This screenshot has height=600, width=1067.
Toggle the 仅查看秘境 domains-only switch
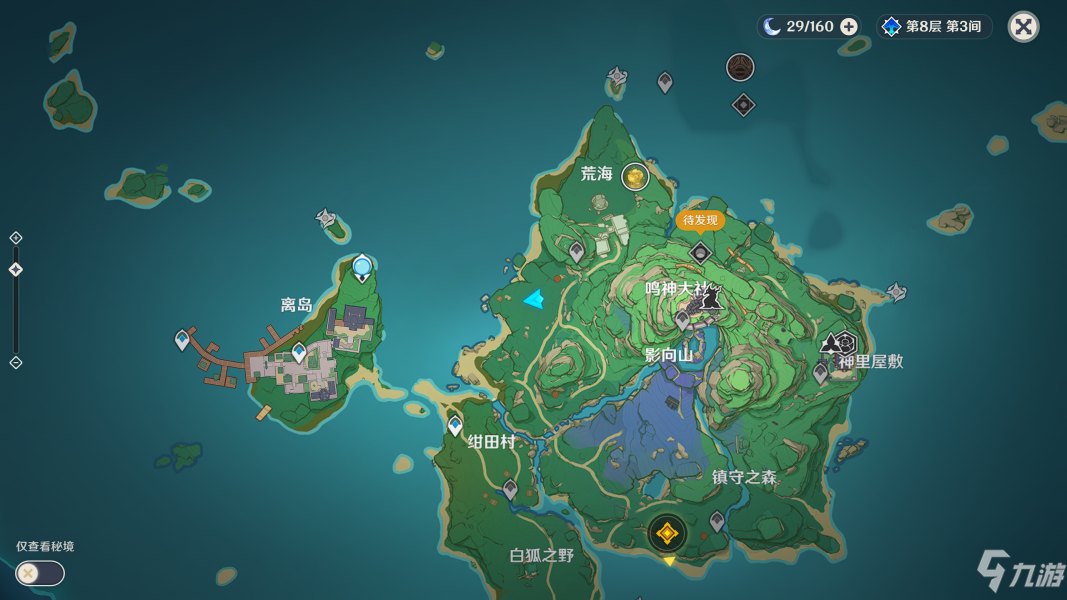point(40,573)
